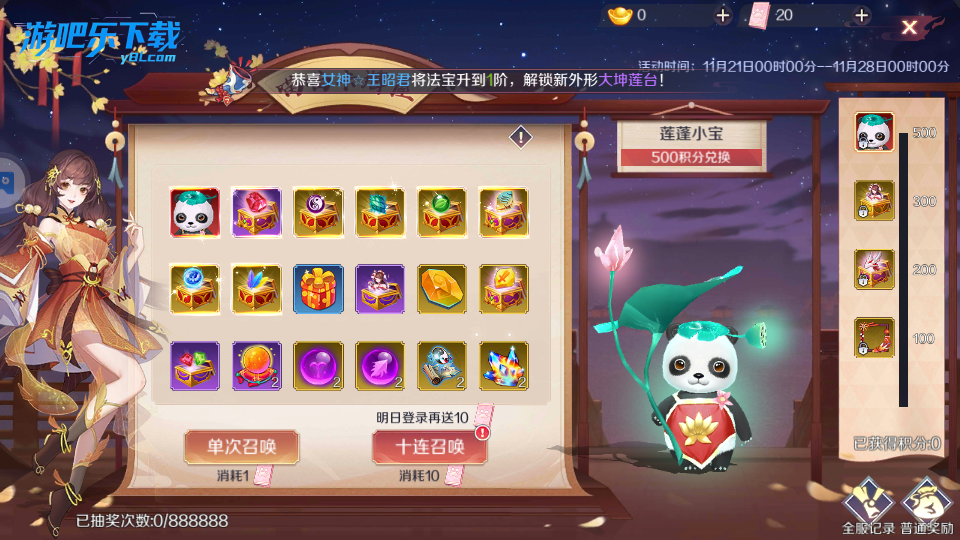This screenshot has width=960, height=540.
Task: Add more gold ingots with plus button
Action: 723,15
